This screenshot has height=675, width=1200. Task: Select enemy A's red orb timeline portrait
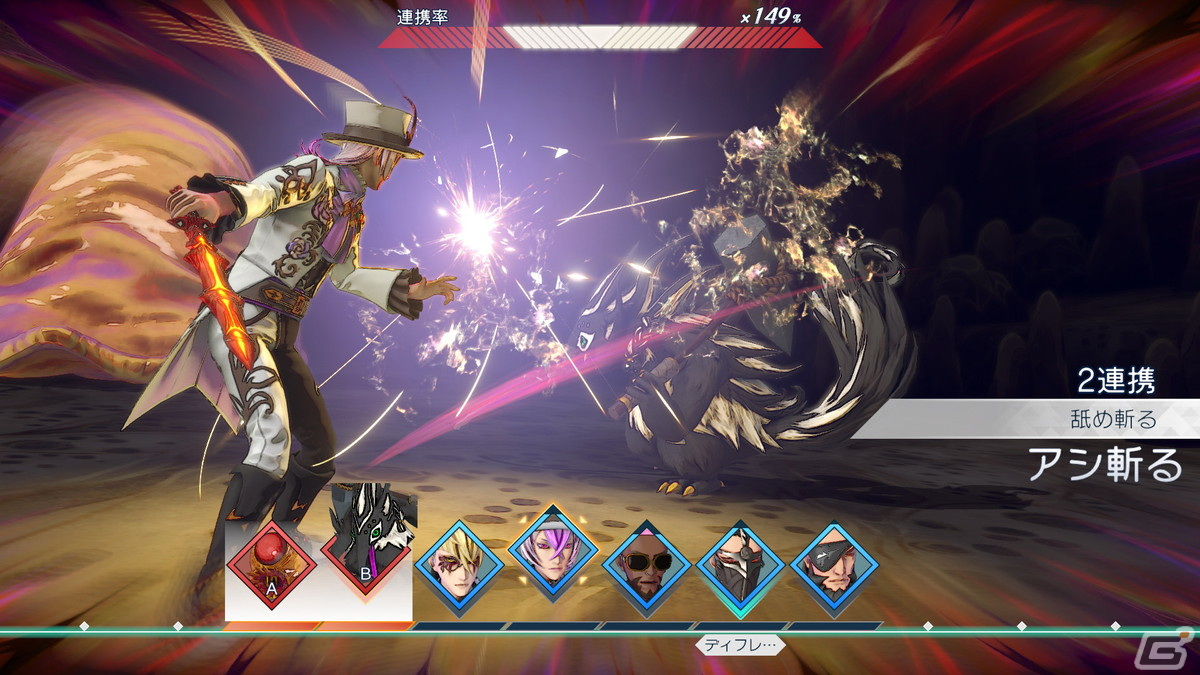coord(271,565)
